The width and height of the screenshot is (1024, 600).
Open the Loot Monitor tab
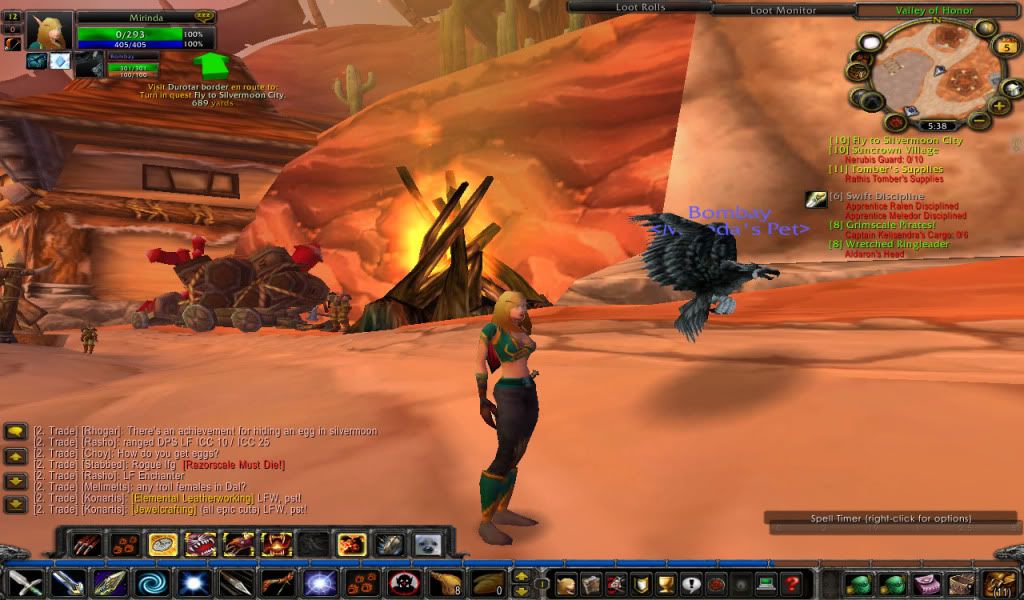pos(783,10)
